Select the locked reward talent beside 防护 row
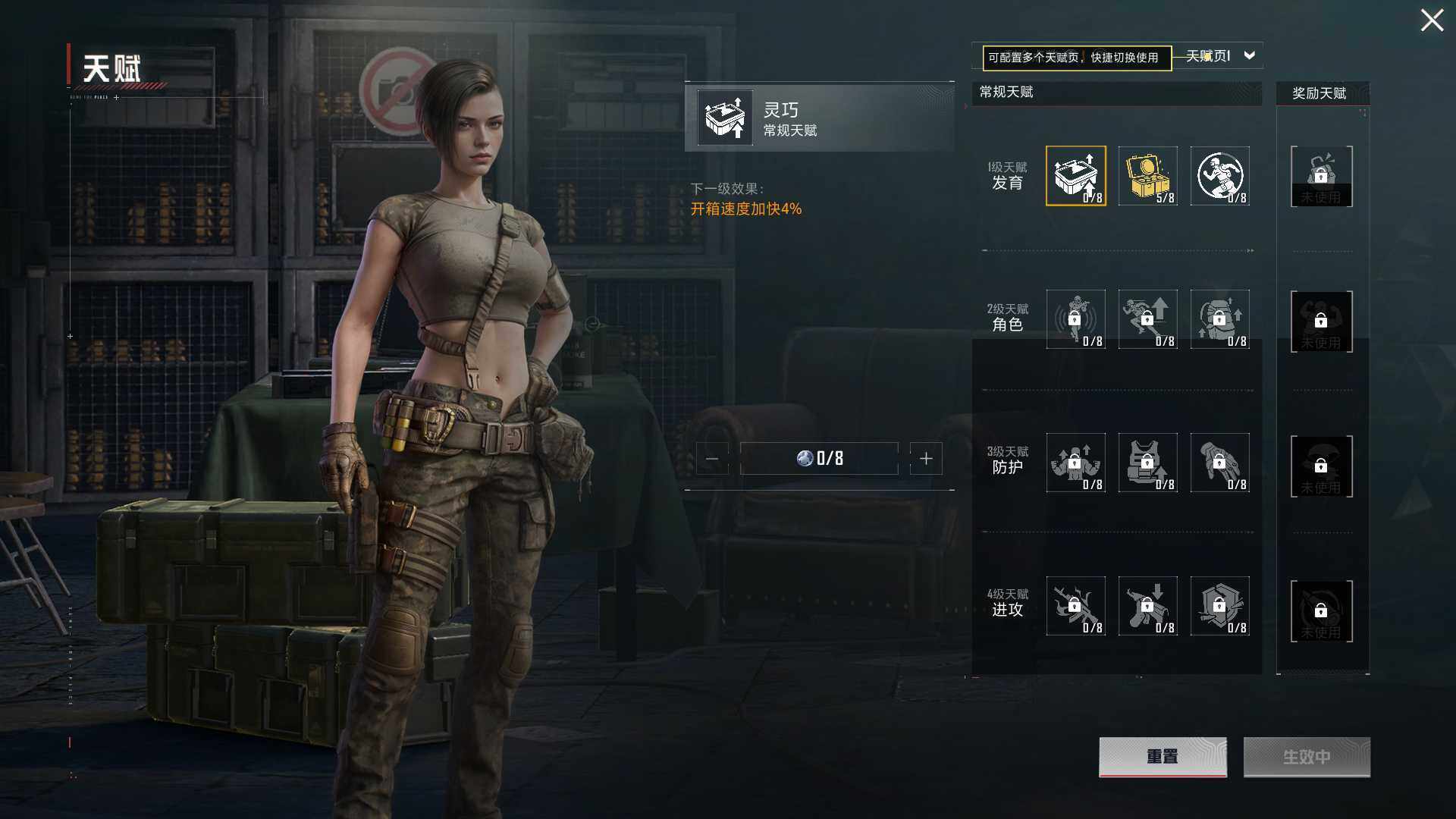Screen dimensions: 1456x819 1321,466
